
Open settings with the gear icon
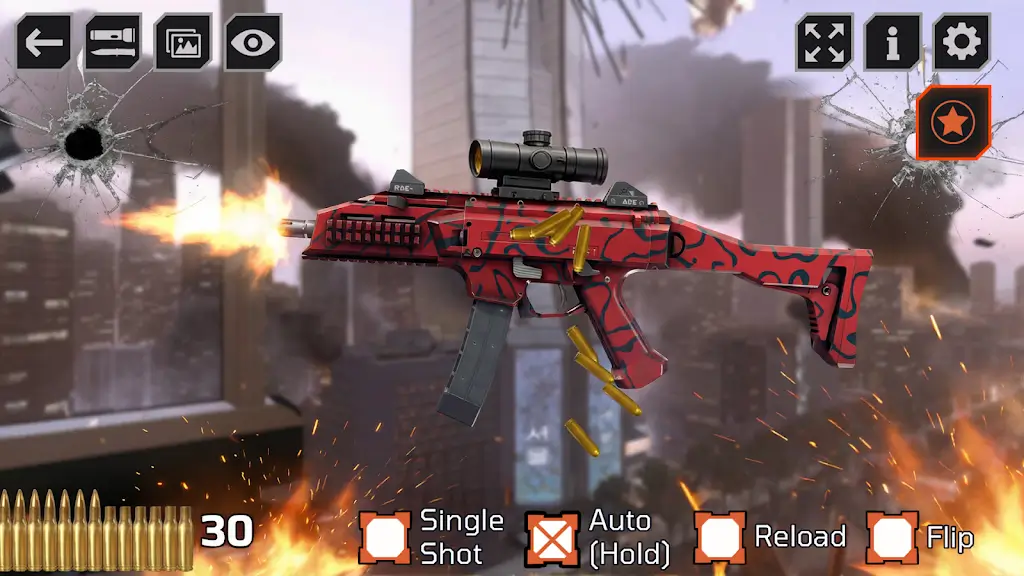point(962,42)
